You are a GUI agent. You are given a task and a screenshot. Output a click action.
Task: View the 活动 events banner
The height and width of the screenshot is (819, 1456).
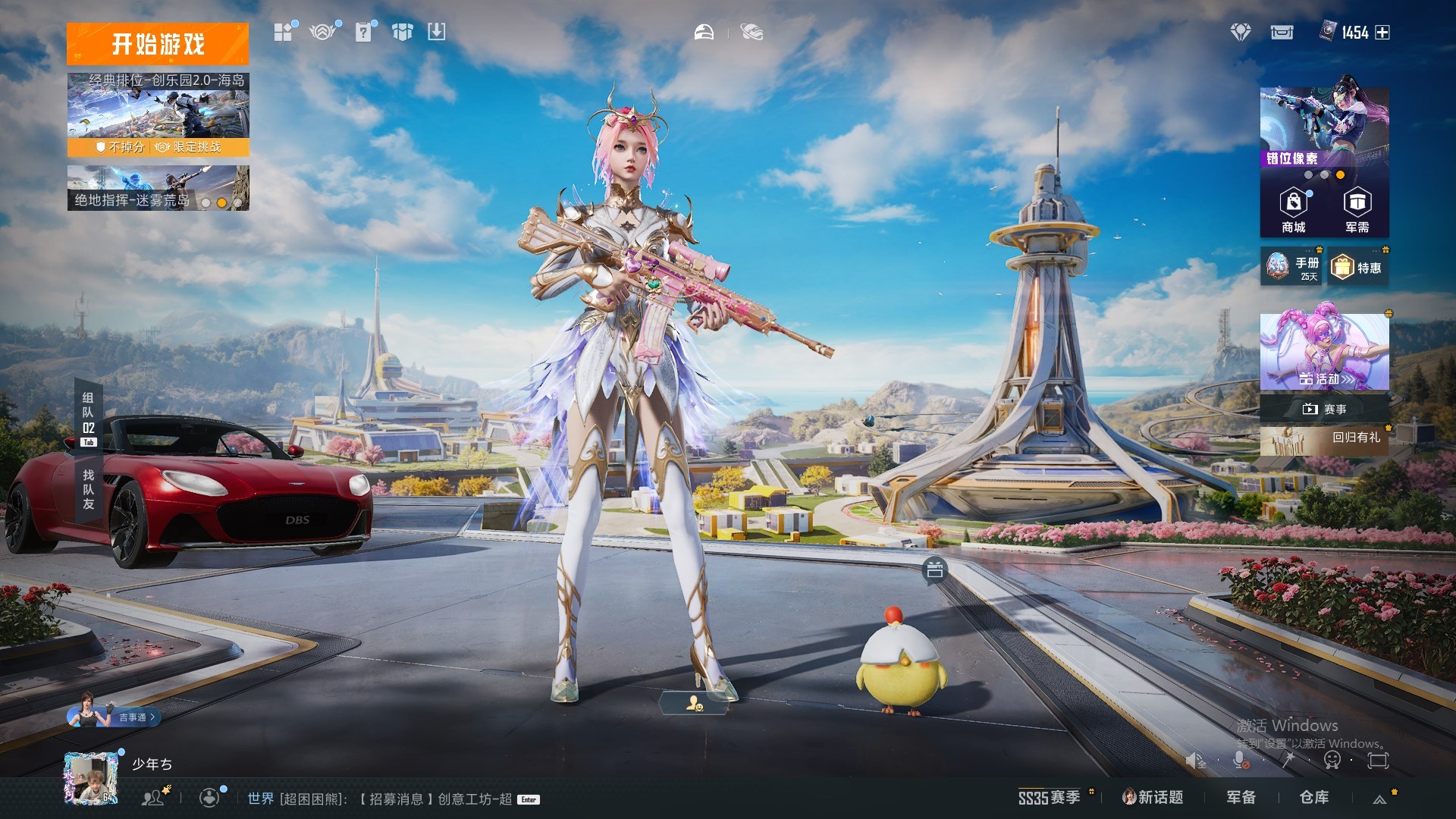click(1324, 352)
